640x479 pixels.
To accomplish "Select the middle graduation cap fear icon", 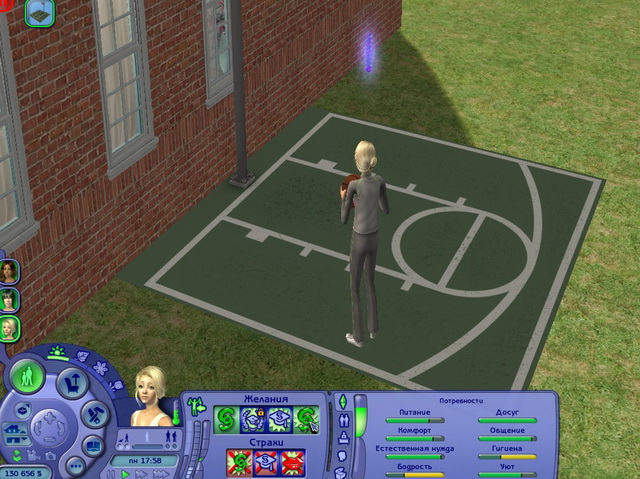I will tap(266, 462).
